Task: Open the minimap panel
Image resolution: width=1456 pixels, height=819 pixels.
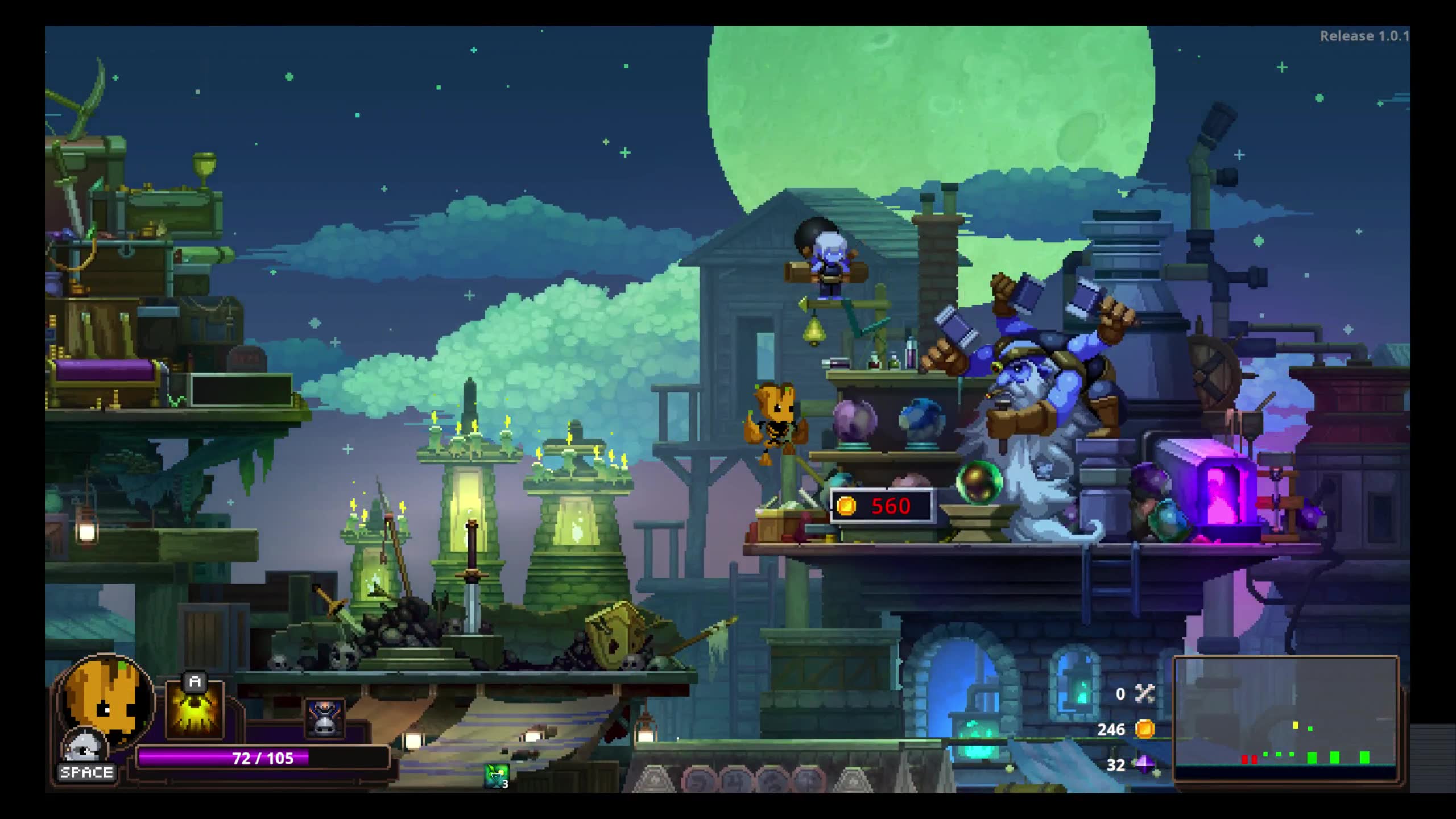Action: (1287, 720)
